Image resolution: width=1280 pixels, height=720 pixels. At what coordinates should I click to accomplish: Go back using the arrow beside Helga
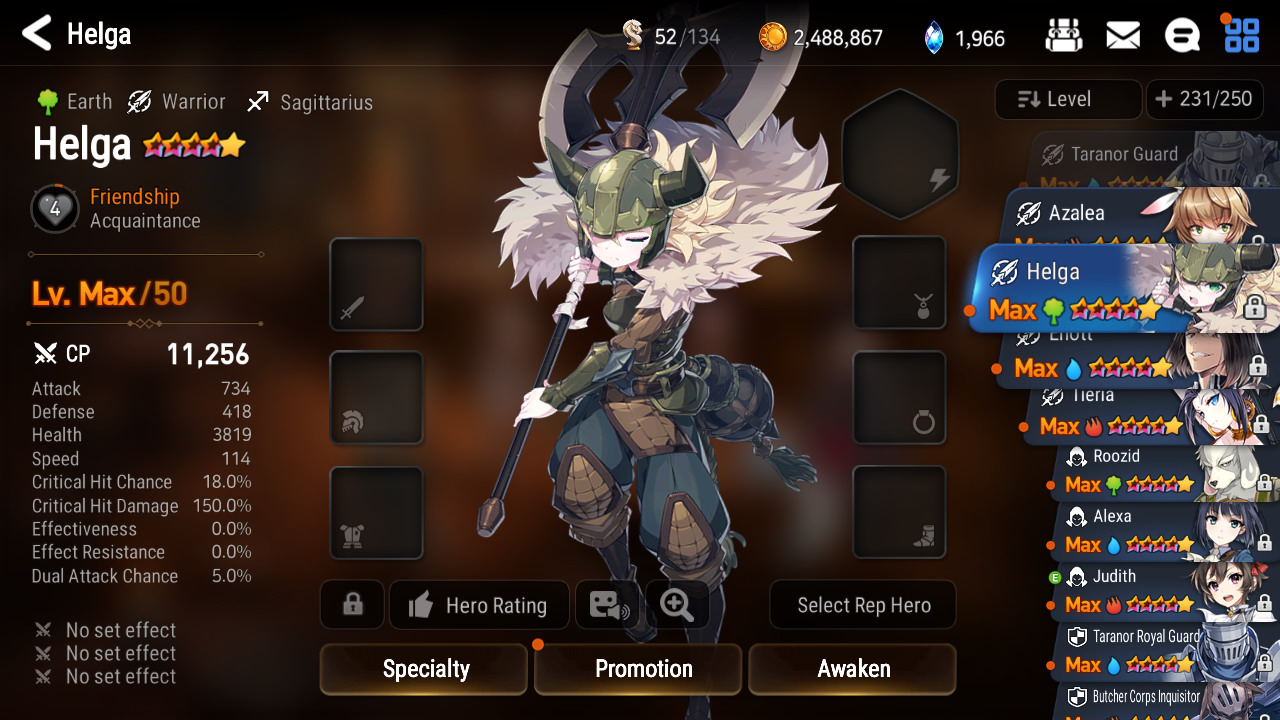click(x=36, y=34)
